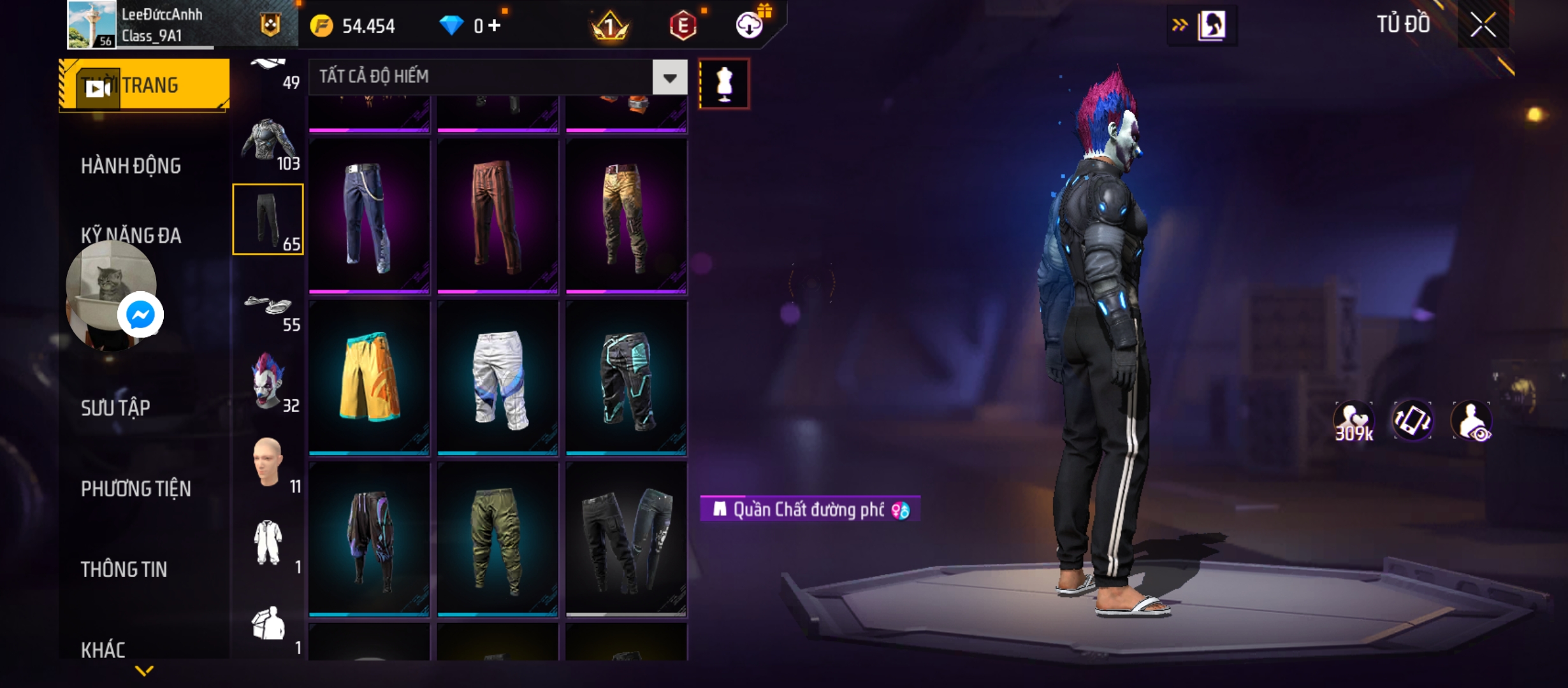The width and height of the screenshot is (1568, 688).
Task: Select the Phương Tiện tab
Action: (x=136, y=489)
